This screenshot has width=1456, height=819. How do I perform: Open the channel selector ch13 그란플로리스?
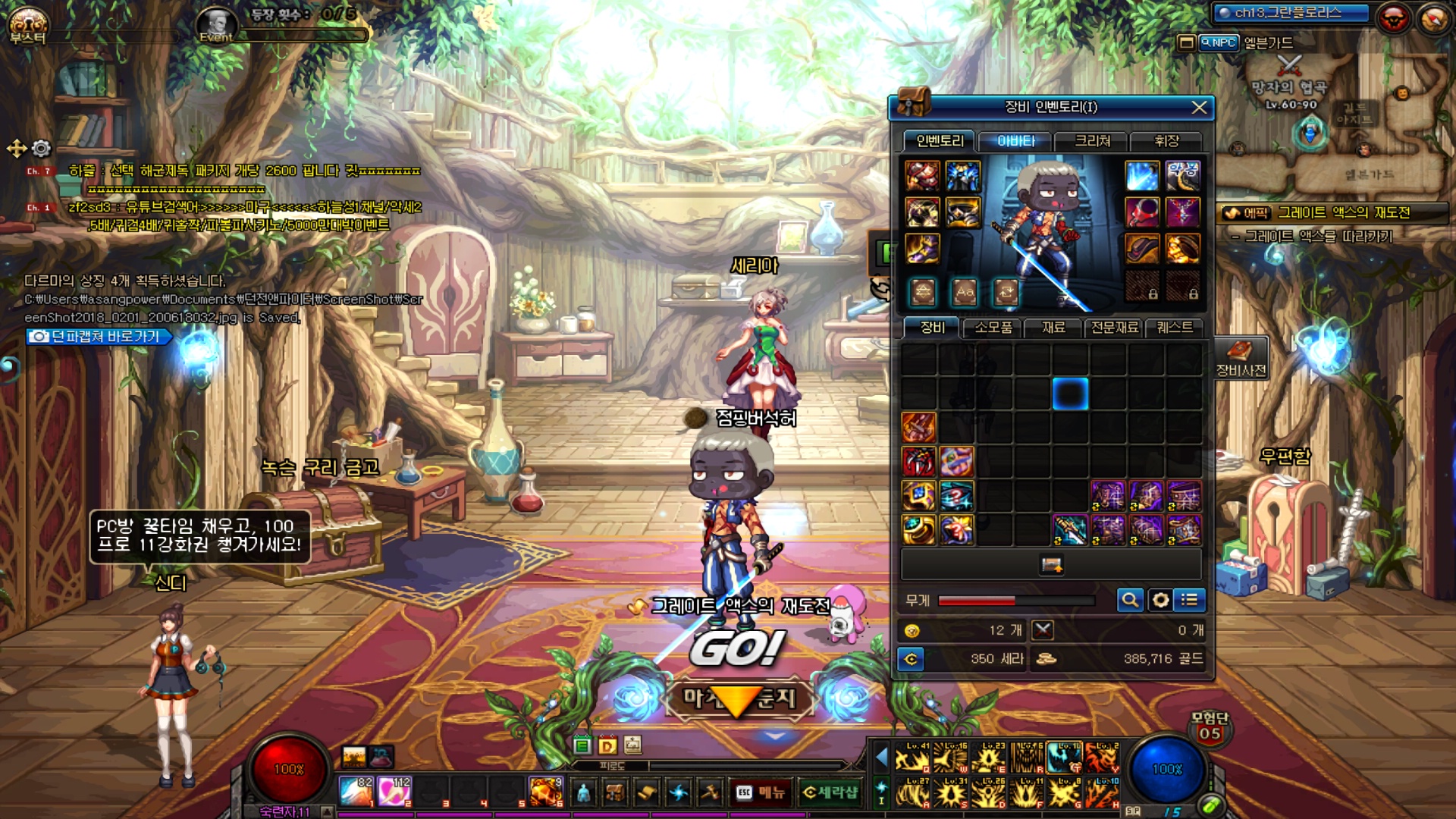pos(1291,13)
